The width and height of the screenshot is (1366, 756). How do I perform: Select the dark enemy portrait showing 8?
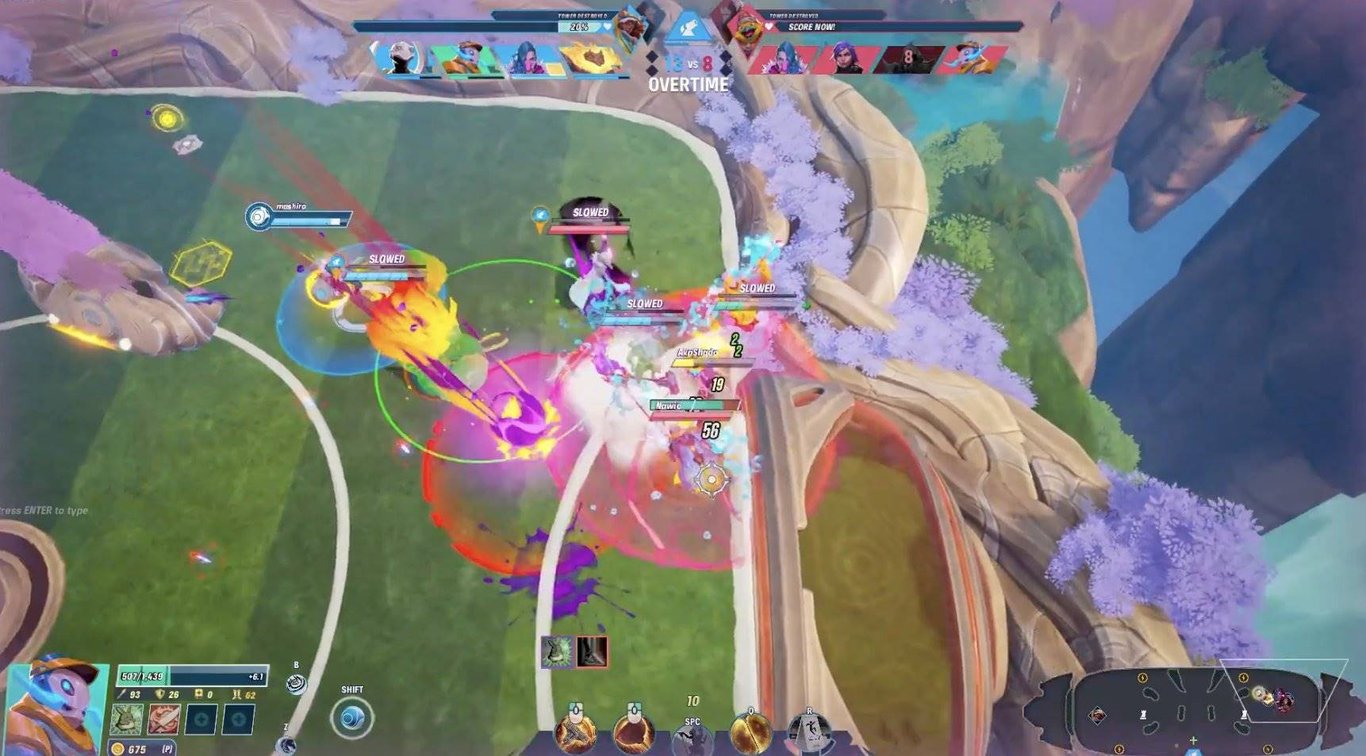coord(907,59)
